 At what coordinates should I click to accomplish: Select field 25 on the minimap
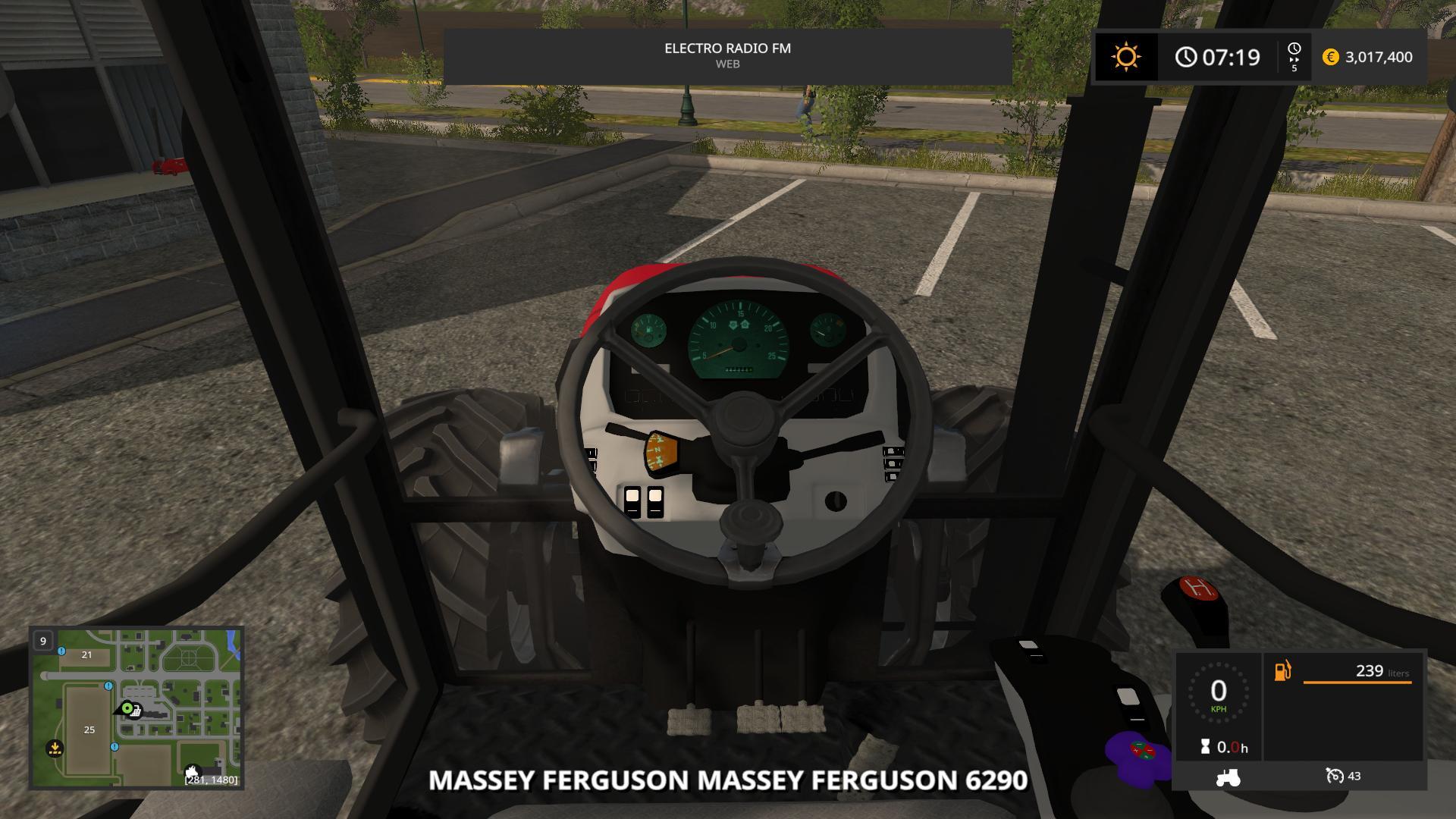[89, 730]
